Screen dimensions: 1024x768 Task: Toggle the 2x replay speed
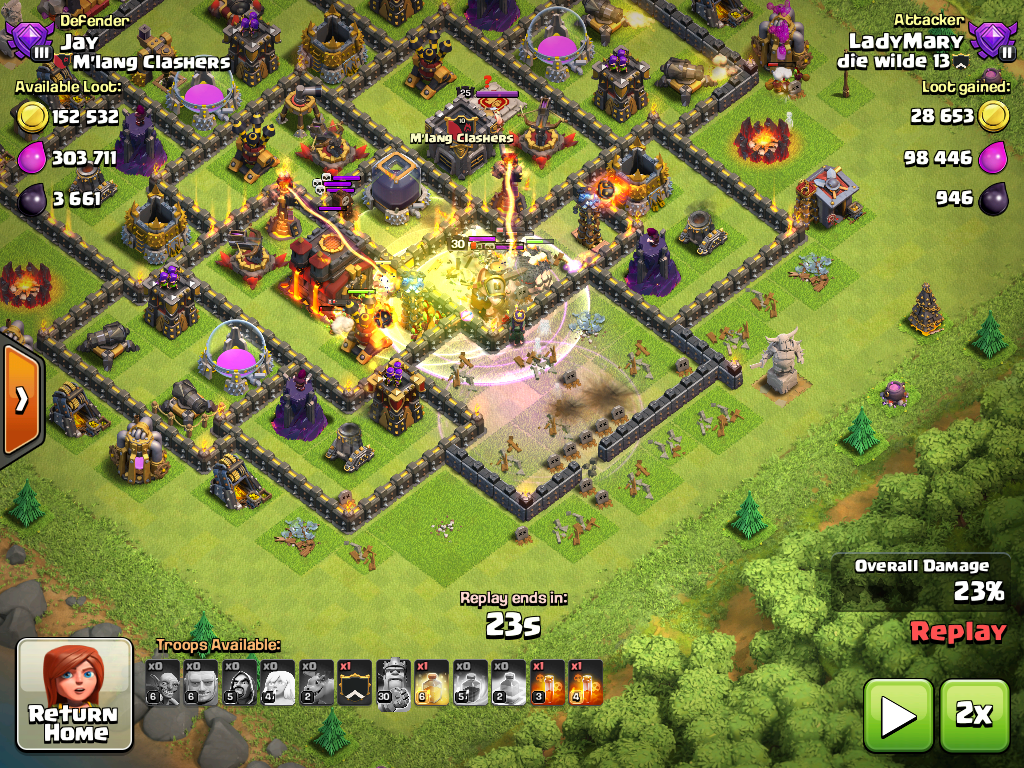pyautogui.click(x=973, y=715)
